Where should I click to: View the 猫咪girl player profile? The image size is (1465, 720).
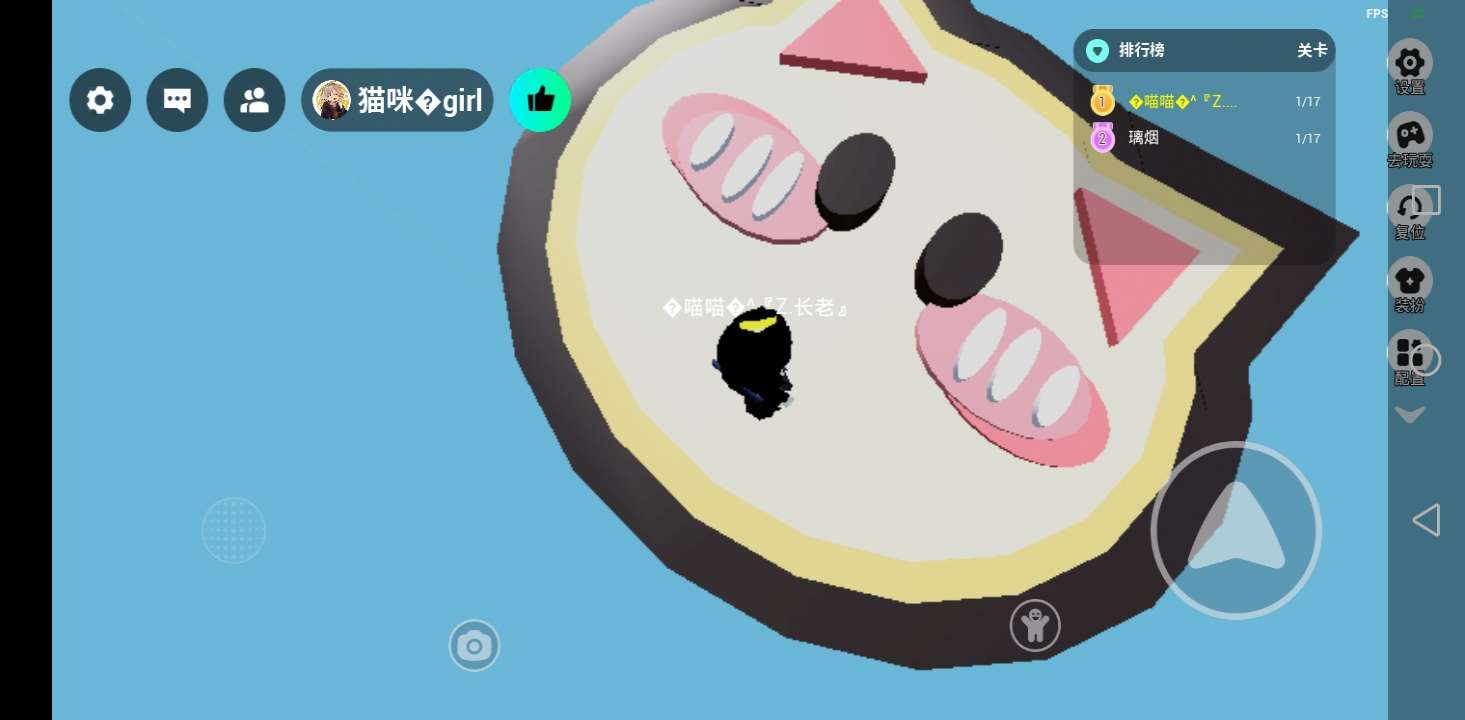(x=397, y=100)
